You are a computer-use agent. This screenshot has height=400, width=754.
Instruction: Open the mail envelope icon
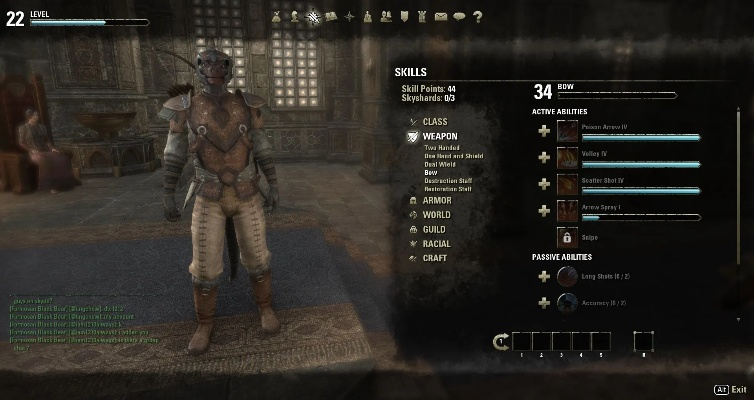pyautogui.click(x=441, y=16)
